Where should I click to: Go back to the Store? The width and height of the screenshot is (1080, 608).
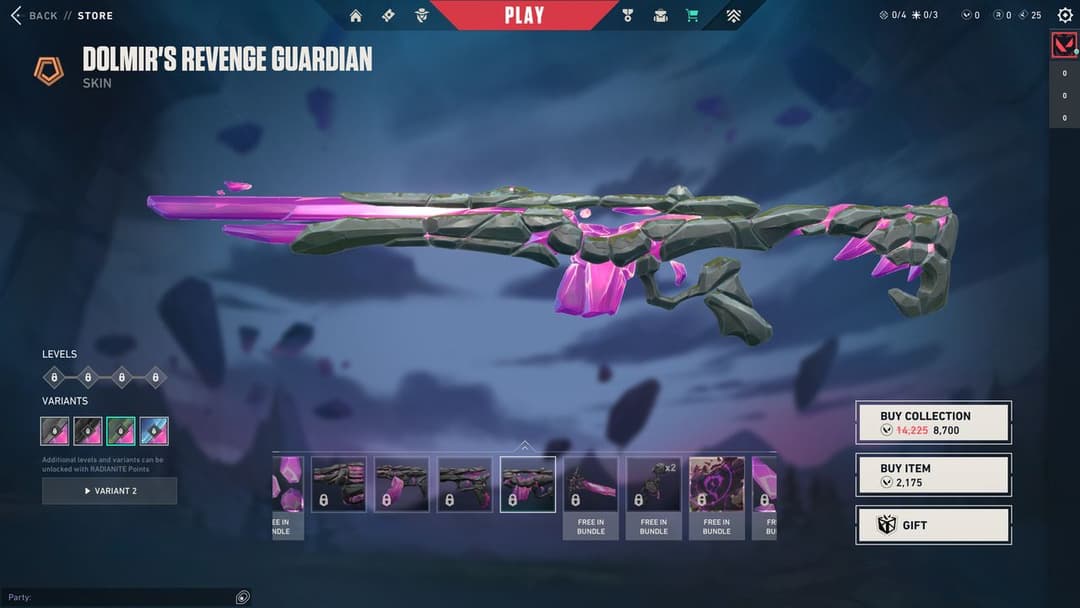60,16
